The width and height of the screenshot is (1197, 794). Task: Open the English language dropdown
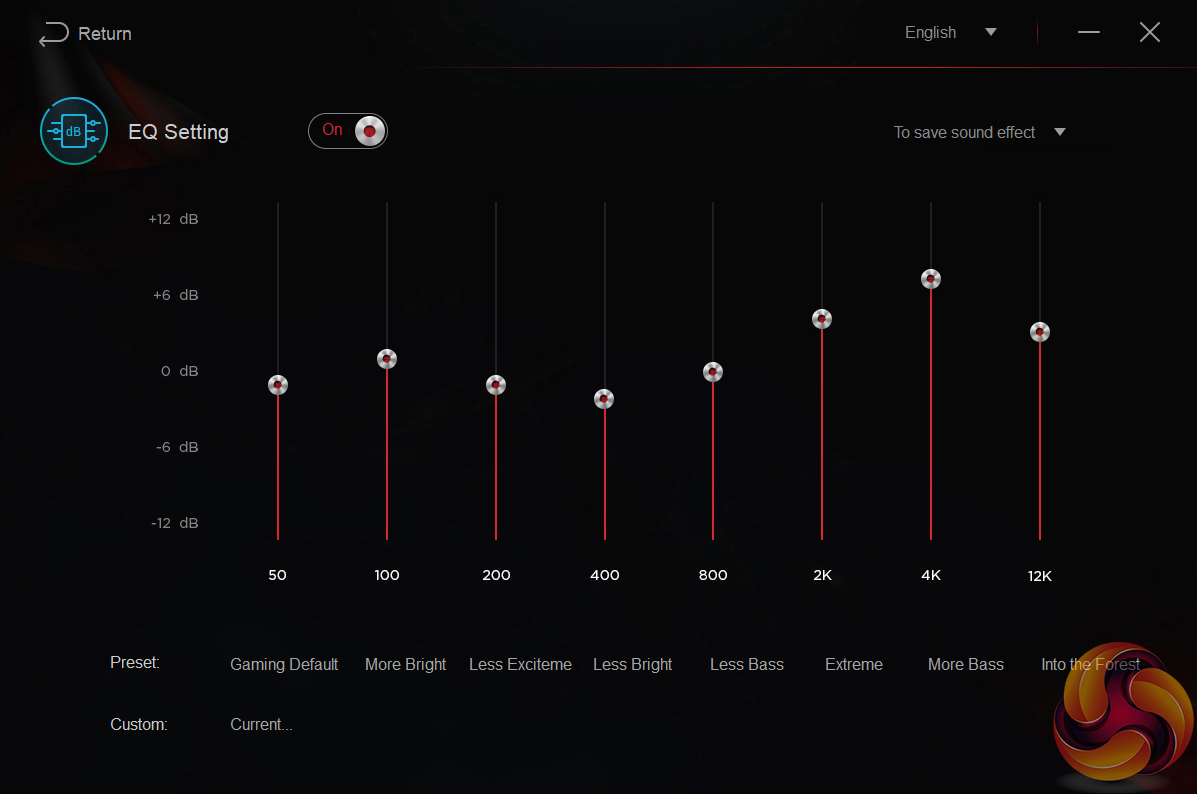(x=950, y=33)
